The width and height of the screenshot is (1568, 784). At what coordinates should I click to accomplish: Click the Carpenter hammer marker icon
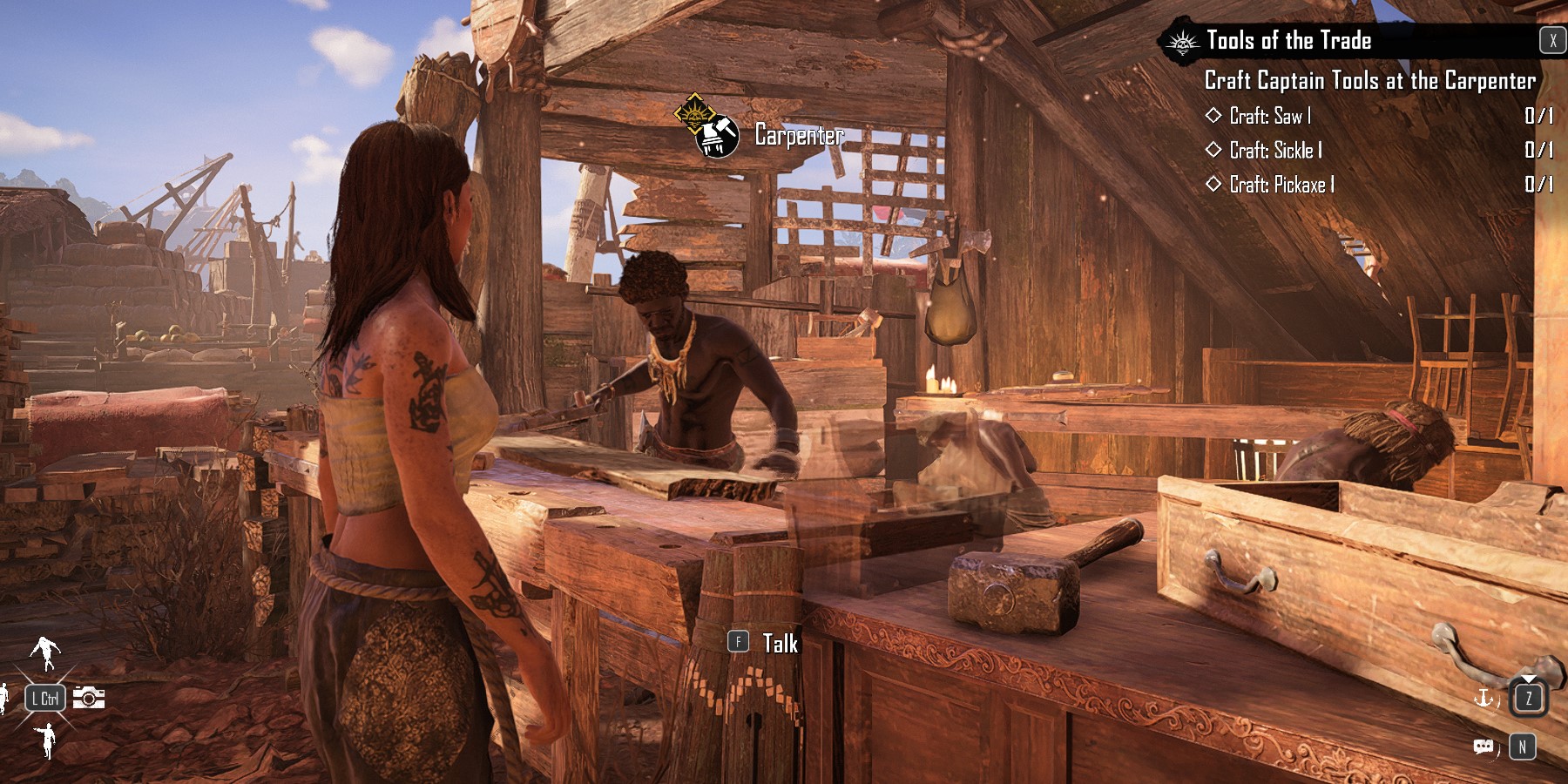tap(718, 136)
